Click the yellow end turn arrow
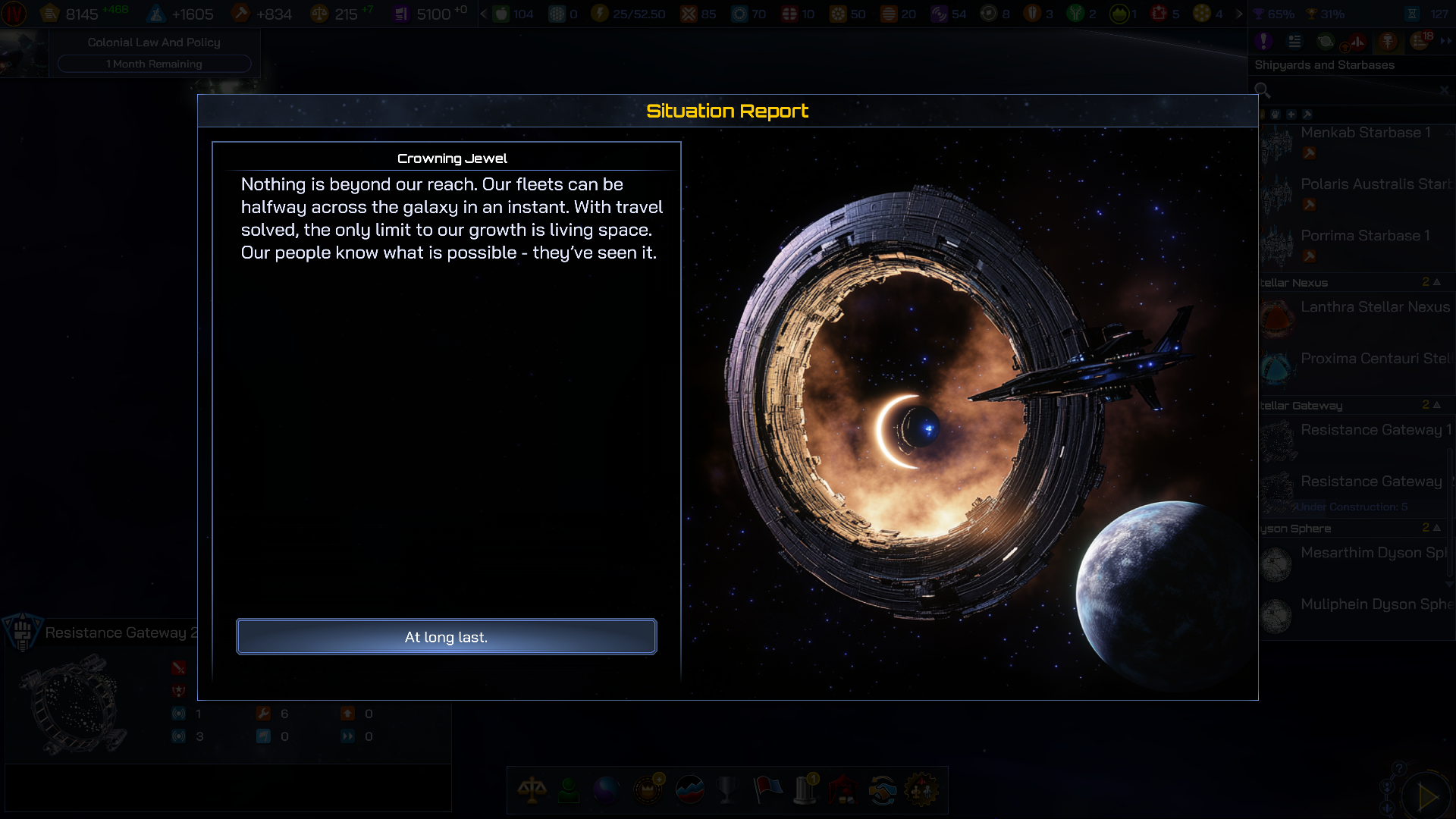The image size is (1456, 819). [1428, 796]
